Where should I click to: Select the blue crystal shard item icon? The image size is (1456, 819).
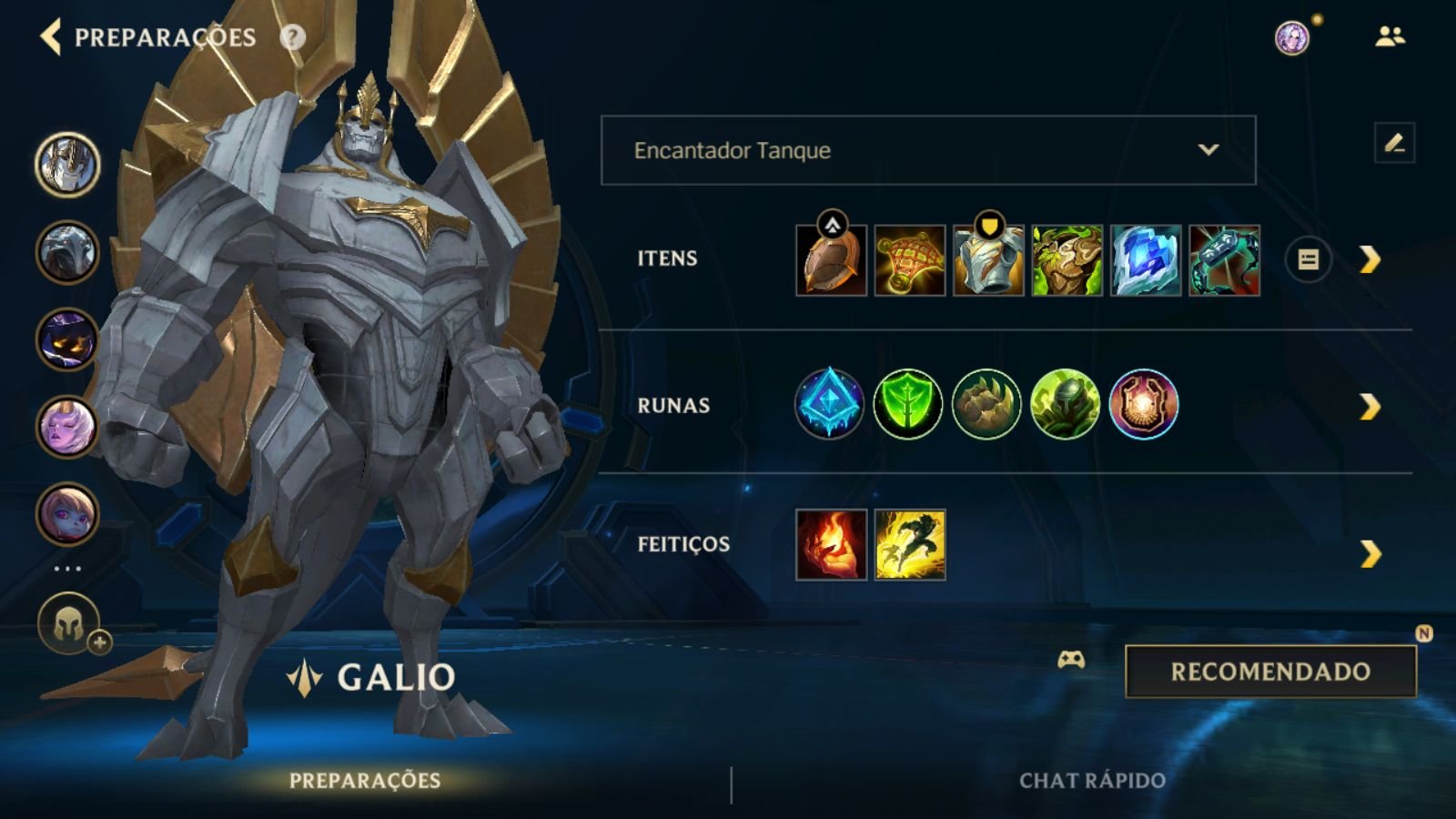tap(1145, 258)
